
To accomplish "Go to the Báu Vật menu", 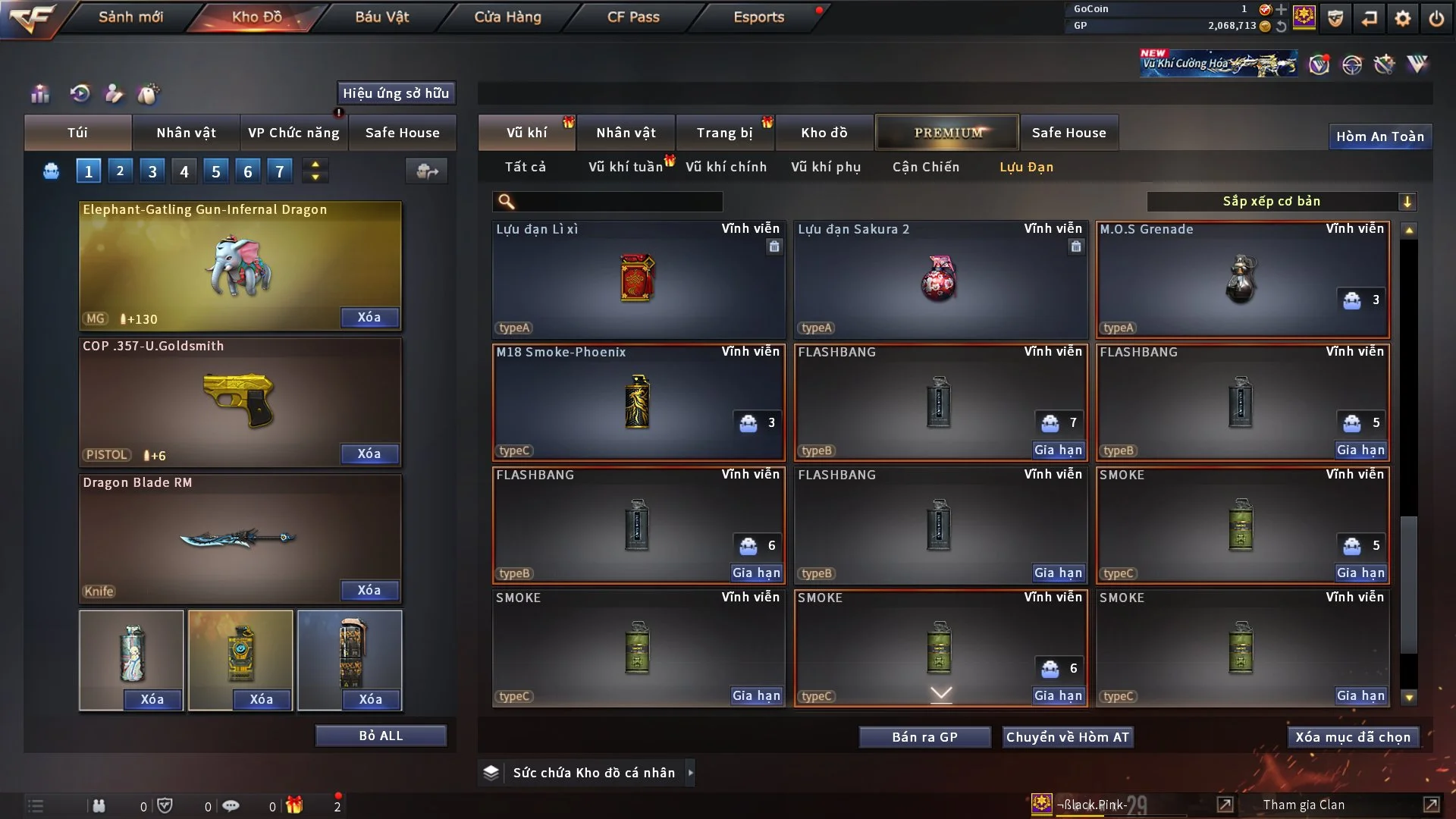I will [x=381, y=17].
